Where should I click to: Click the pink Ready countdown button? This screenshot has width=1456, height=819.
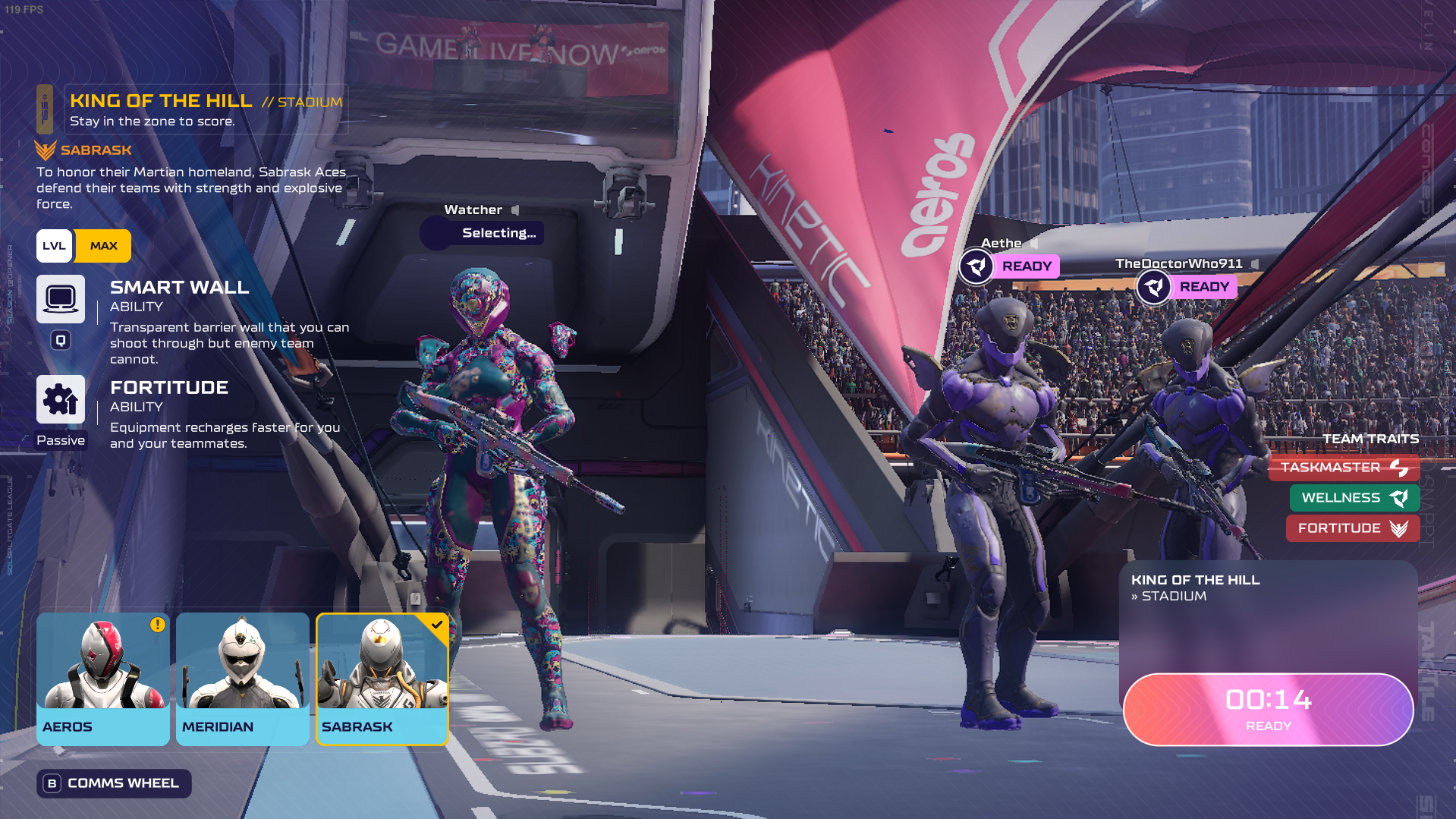click(1268, 709)
